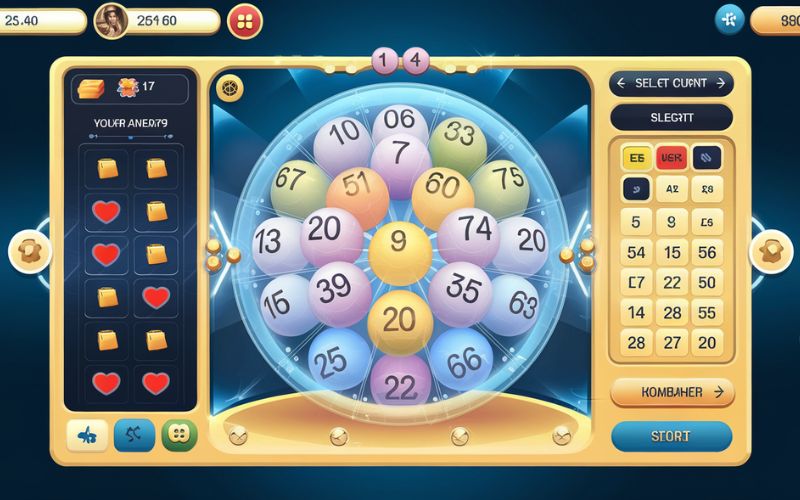Screen dimensions: 800x500
Task: Select the dark SLEGRTT button
Action: coord(671,118)
